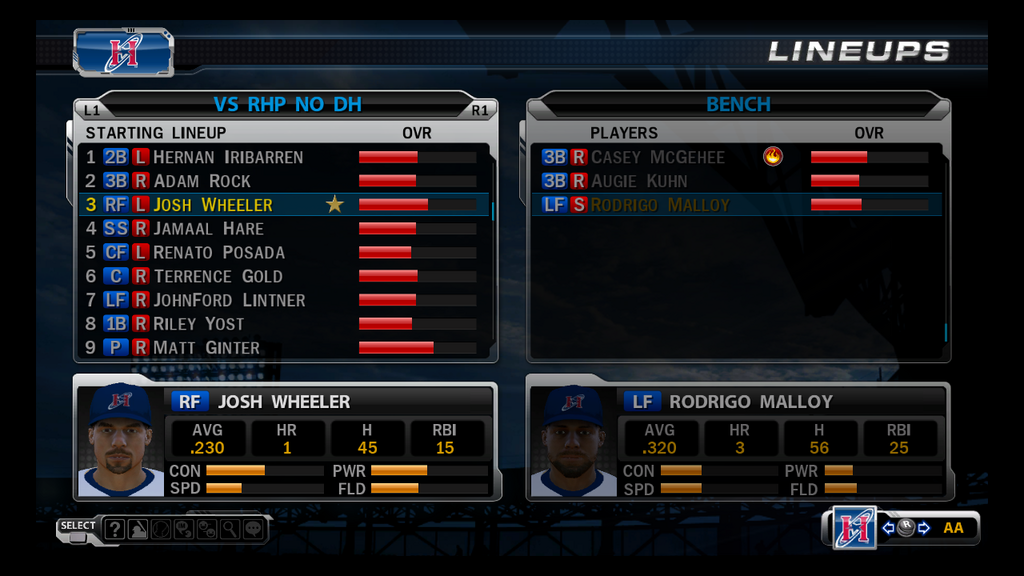Click the team logo badge at top left
Screen dimensions: 1024x576
[123, 51]
